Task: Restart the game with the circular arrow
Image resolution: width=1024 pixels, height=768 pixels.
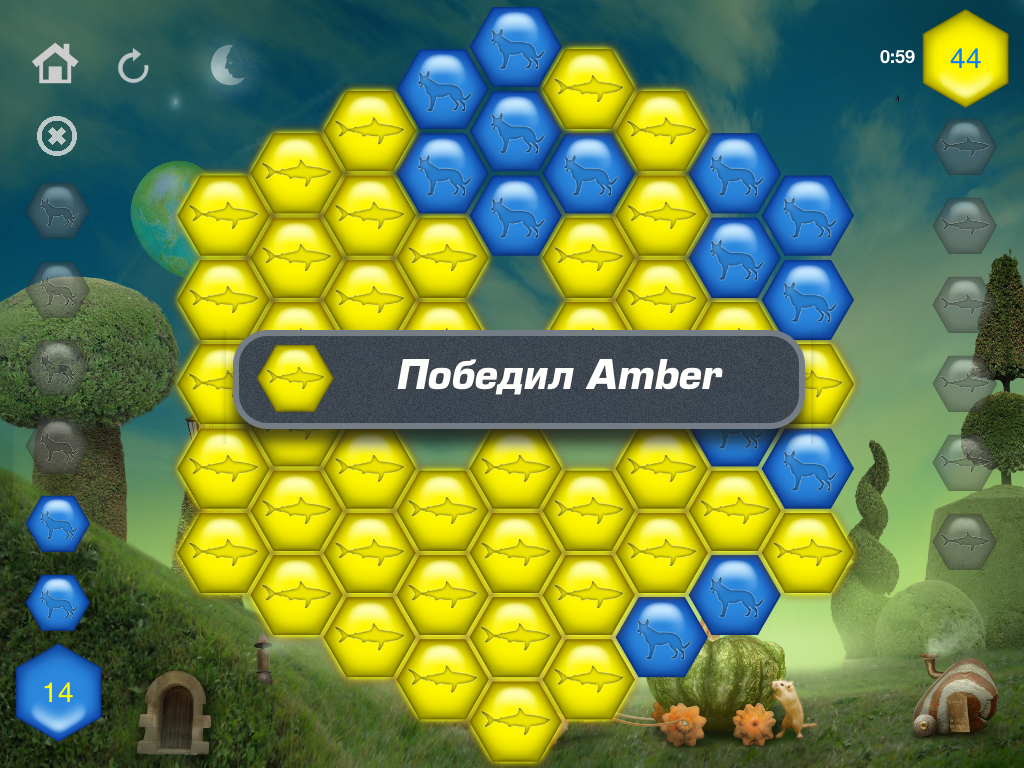Action: tap(133, 67)
